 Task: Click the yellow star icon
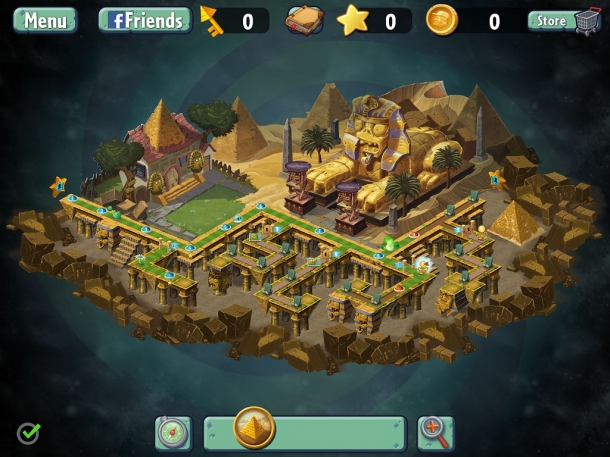[x=353, y=20]
